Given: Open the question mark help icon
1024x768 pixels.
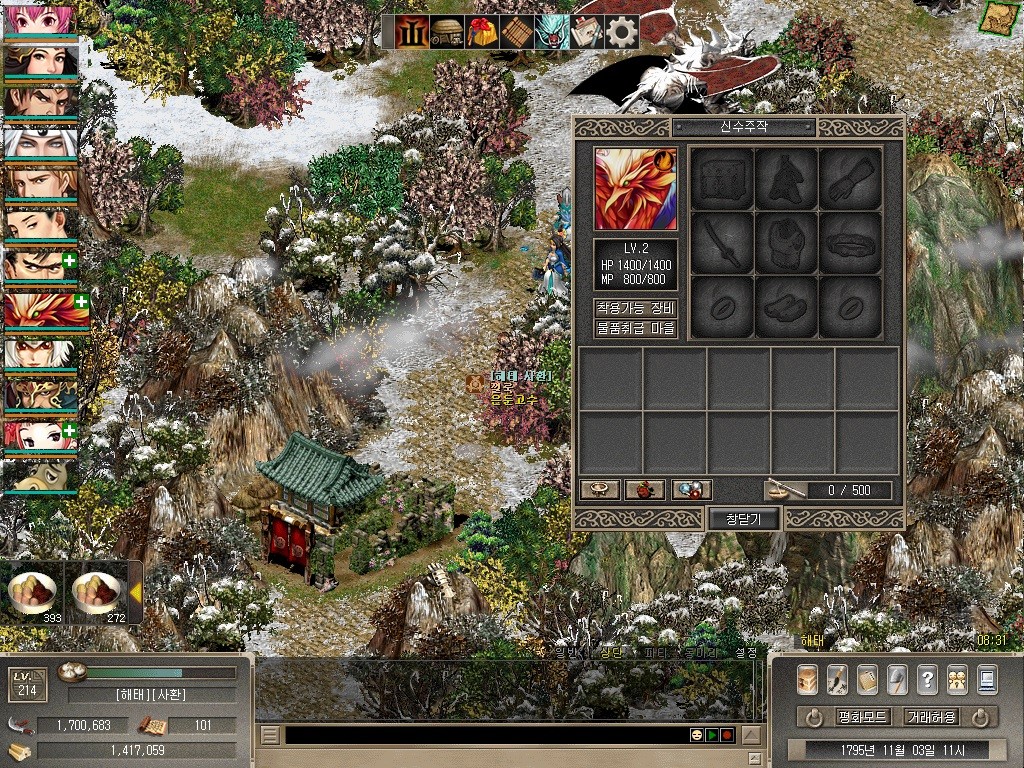Looking at the screenshot, I should tap(927, 679).
